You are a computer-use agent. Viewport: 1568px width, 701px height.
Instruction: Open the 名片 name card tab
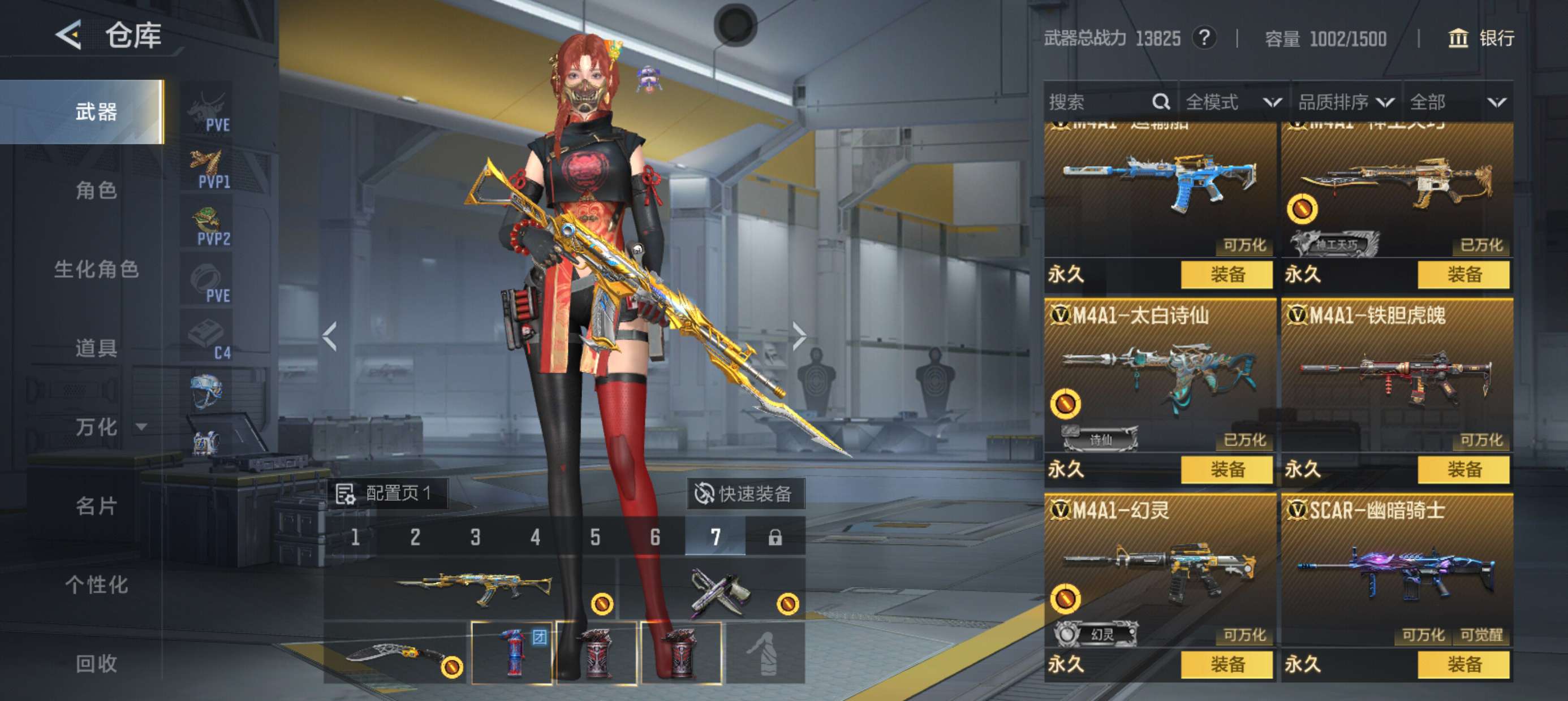coord(96,505)
